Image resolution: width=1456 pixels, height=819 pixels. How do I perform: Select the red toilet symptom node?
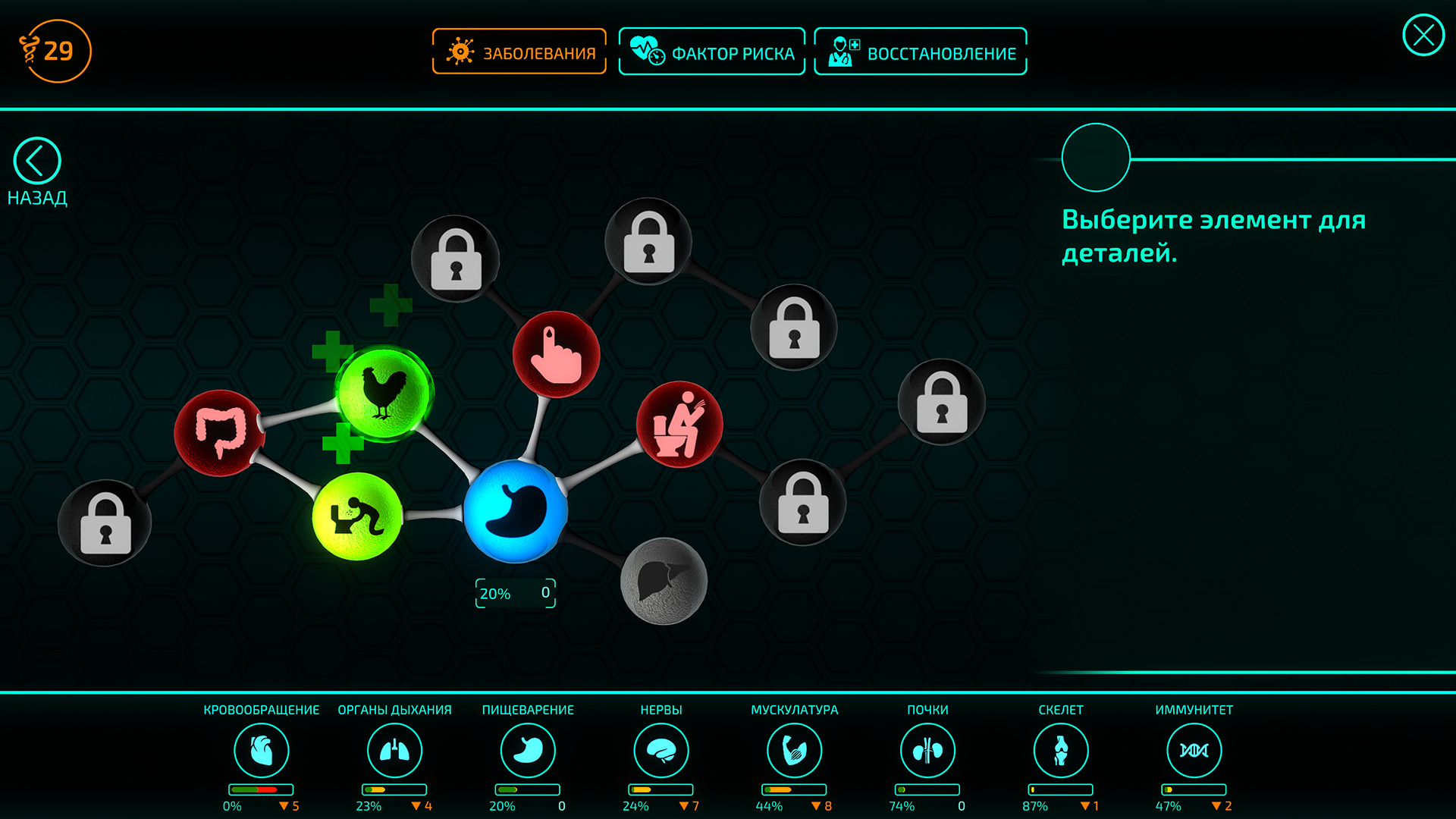tap(680, 425)
